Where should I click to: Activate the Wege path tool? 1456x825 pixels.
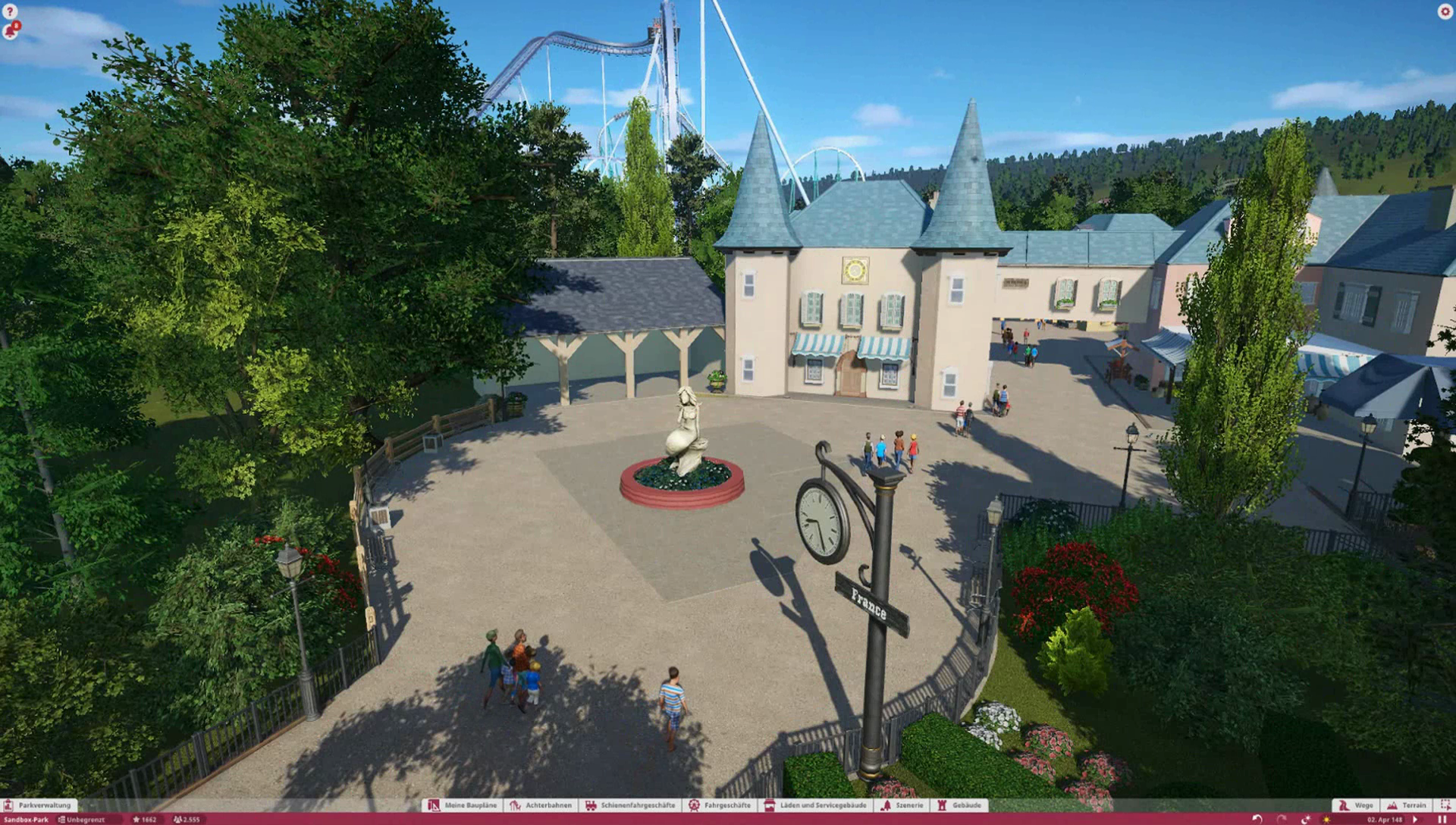(x=1356, y=805)
